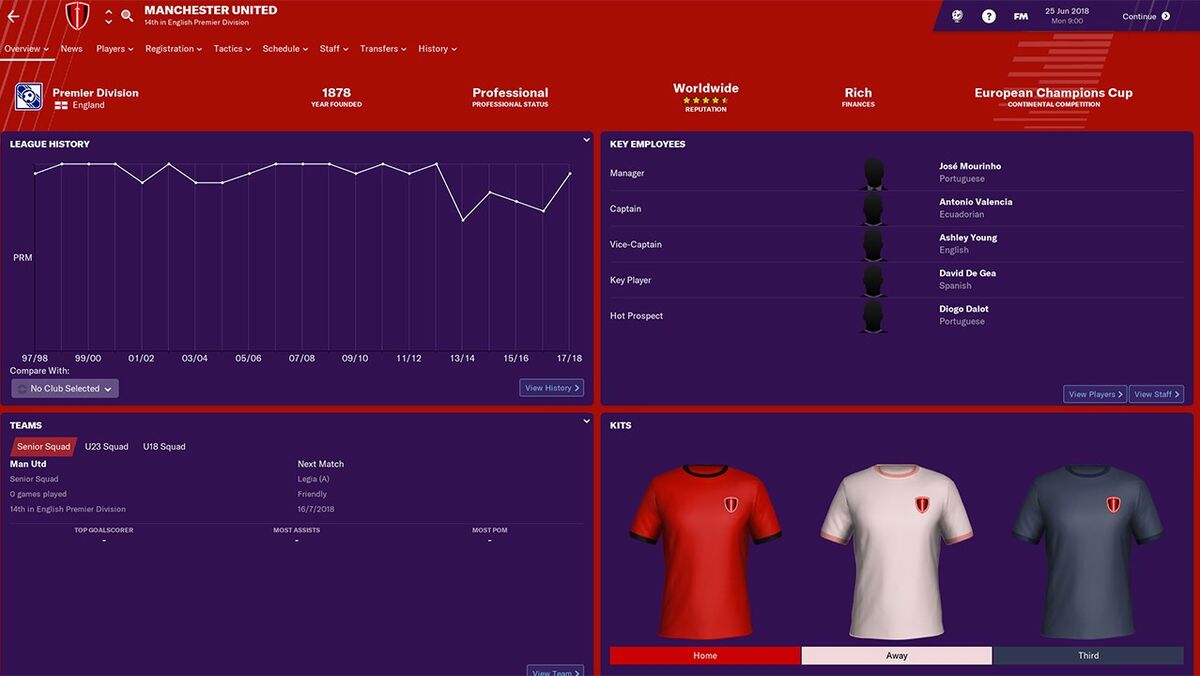Click the View Players button
The width and height of the screenshot is (1200, 676).
click(x=1094, y=394)
